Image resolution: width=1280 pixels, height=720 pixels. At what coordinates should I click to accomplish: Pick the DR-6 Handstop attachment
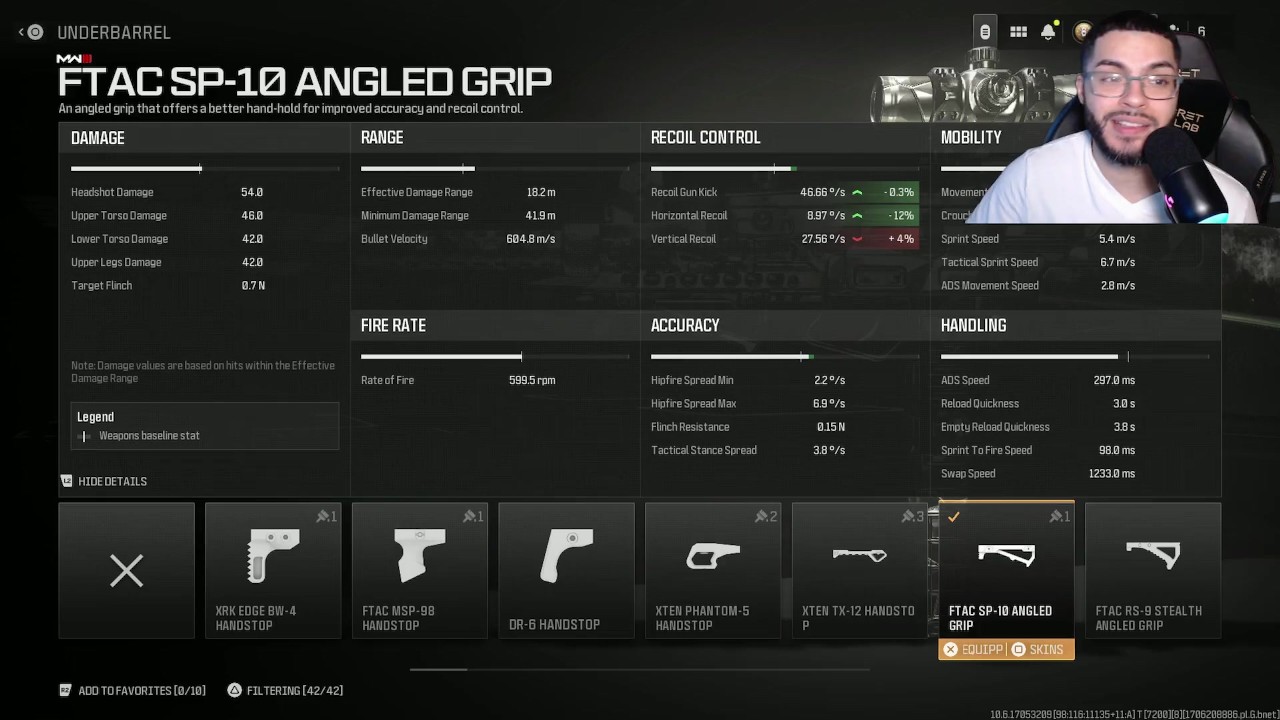click(x=566, y=570)
